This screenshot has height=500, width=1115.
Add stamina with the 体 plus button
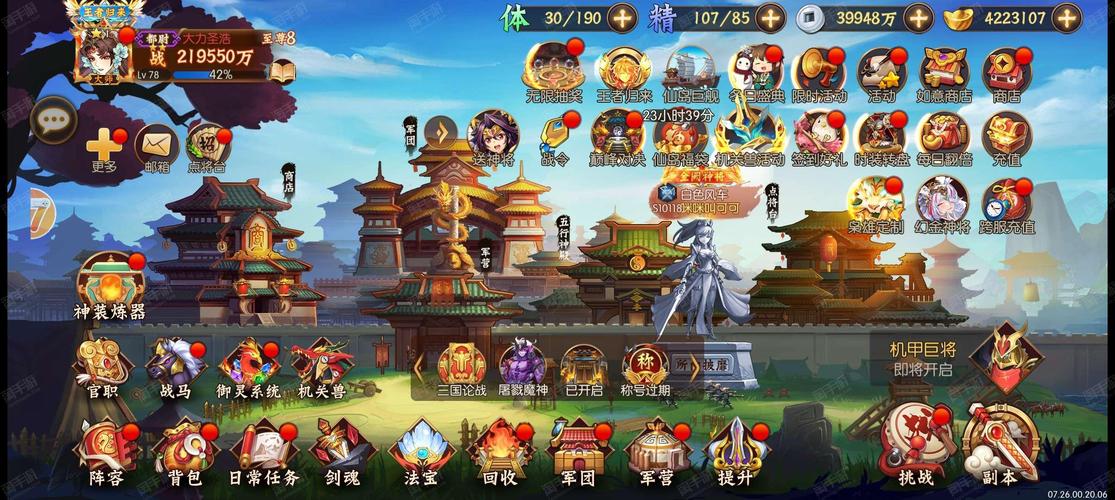coord(621,18)
